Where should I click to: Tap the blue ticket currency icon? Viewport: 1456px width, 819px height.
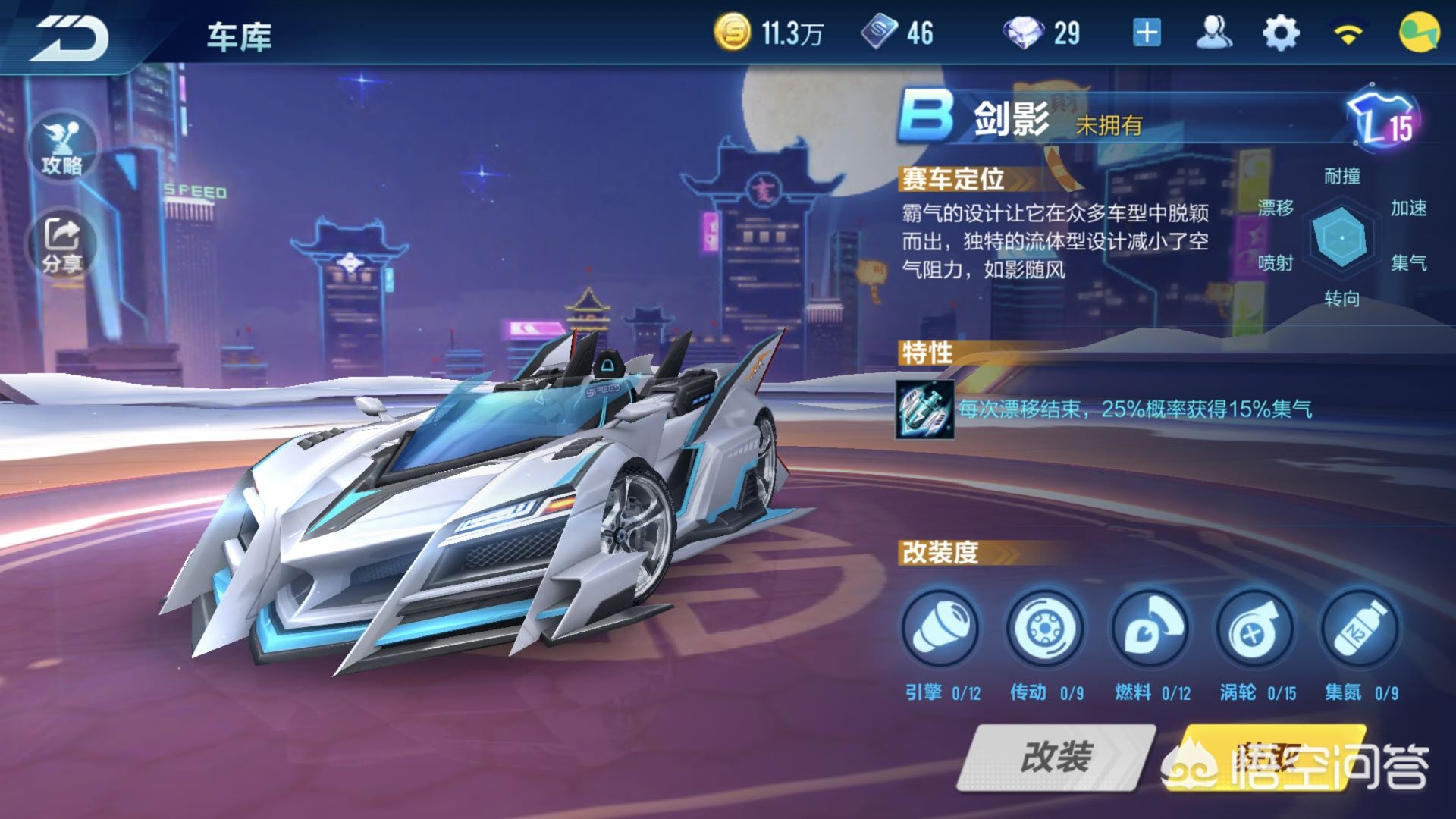pyautogui.click(x=880, y=33)
